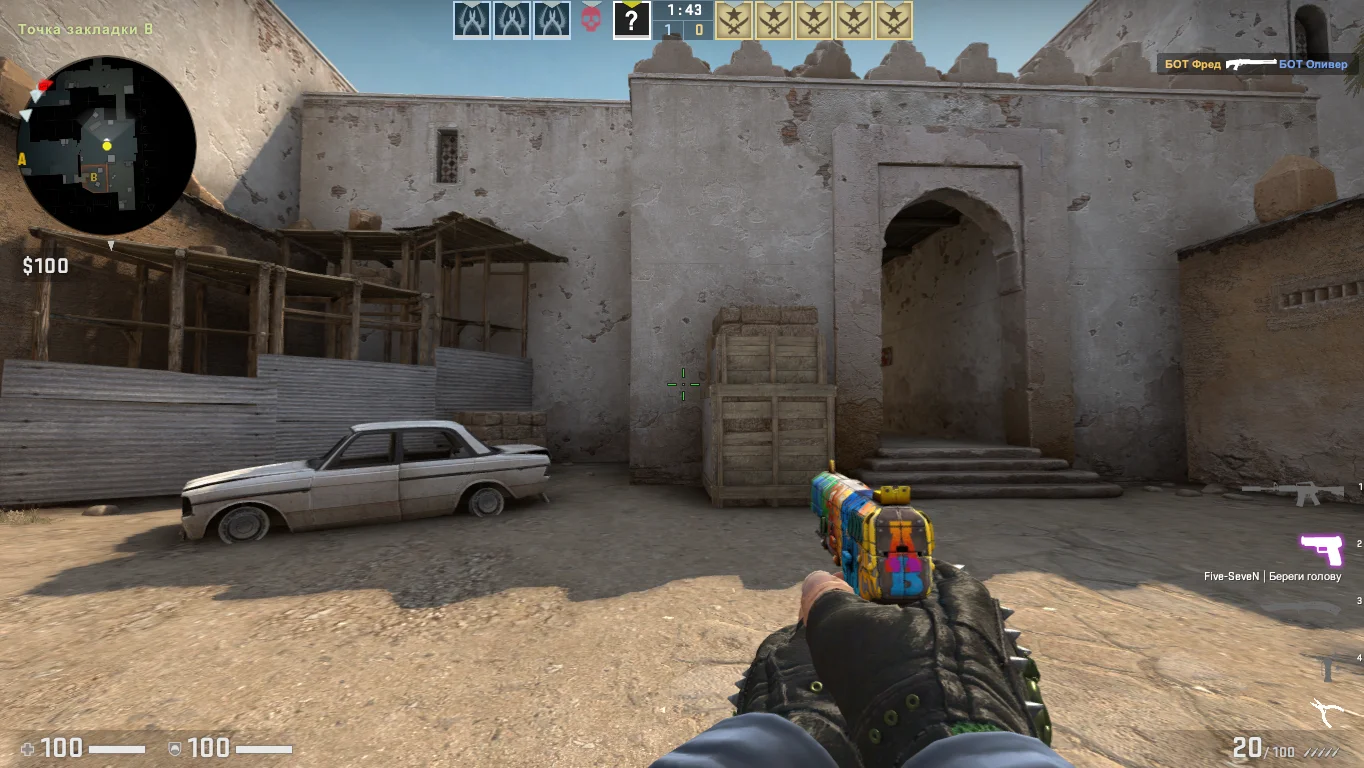Image resolution: width=1364 pixels, height=768 pixels.
Task: Click the bomb site A marker on radar
Action: (x=22, y=159)
